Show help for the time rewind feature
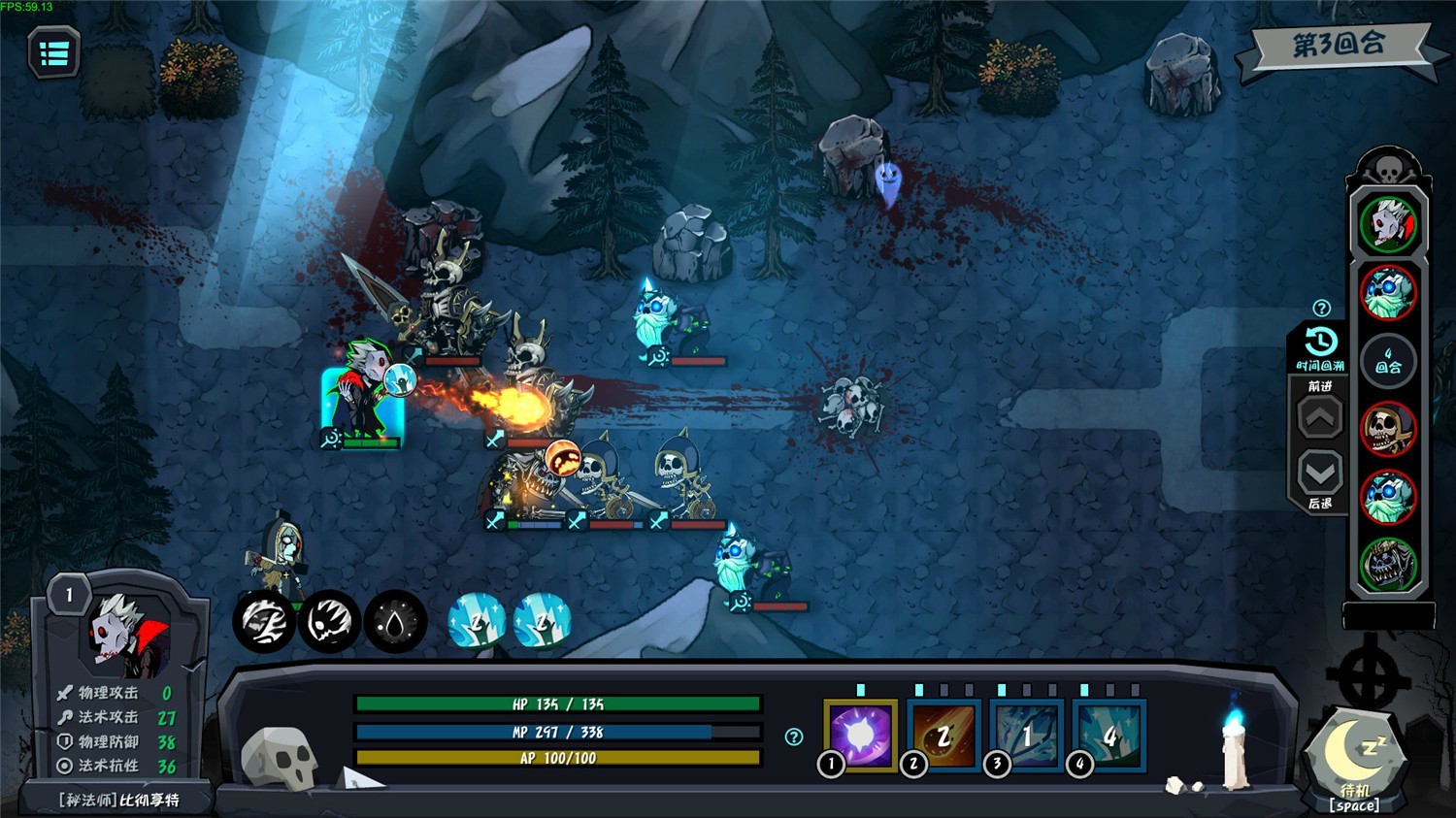Screen dimensions: 1456x818 (x=1321, y=309)
